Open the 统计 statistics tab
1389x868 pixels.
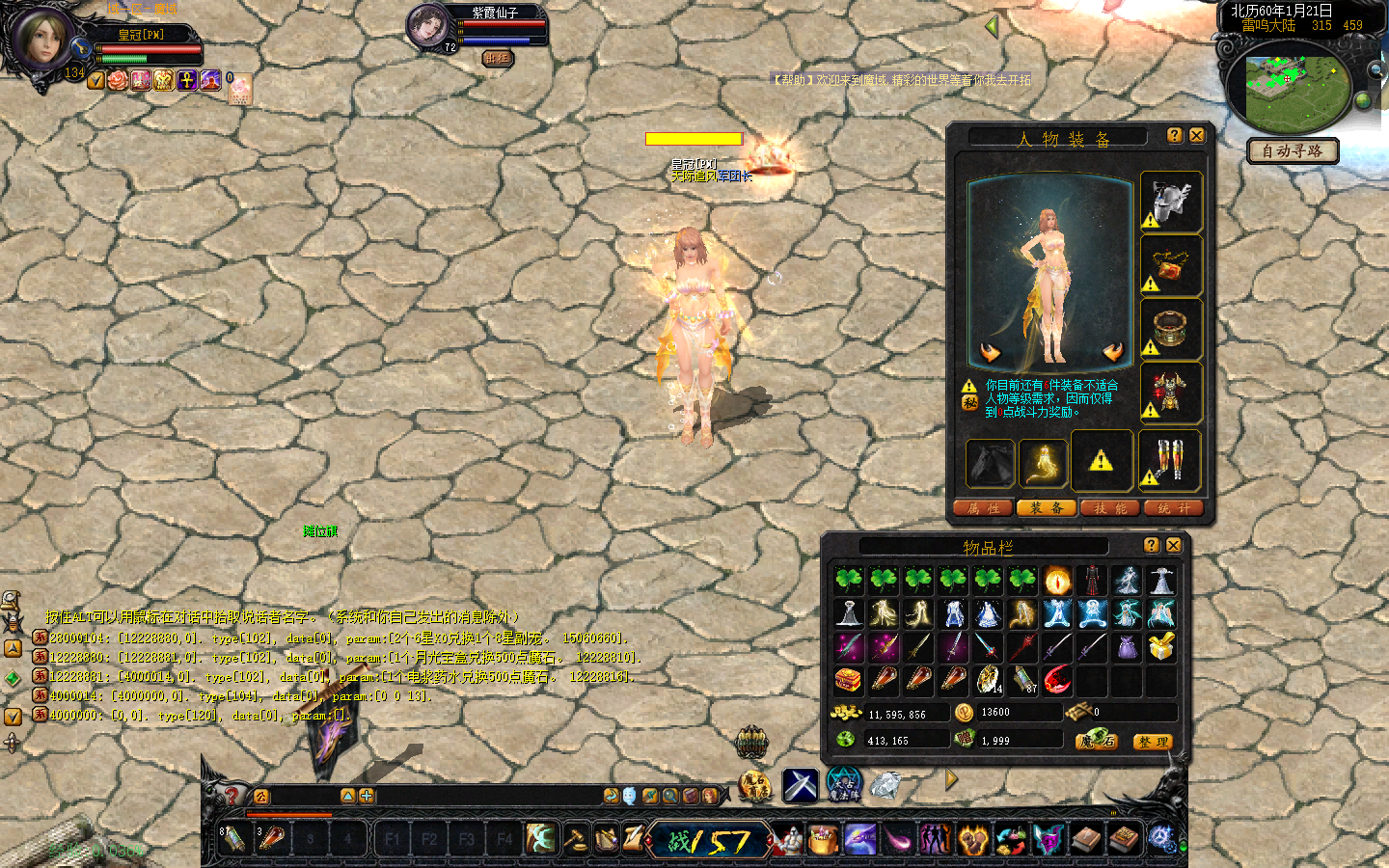[1173, 508]
